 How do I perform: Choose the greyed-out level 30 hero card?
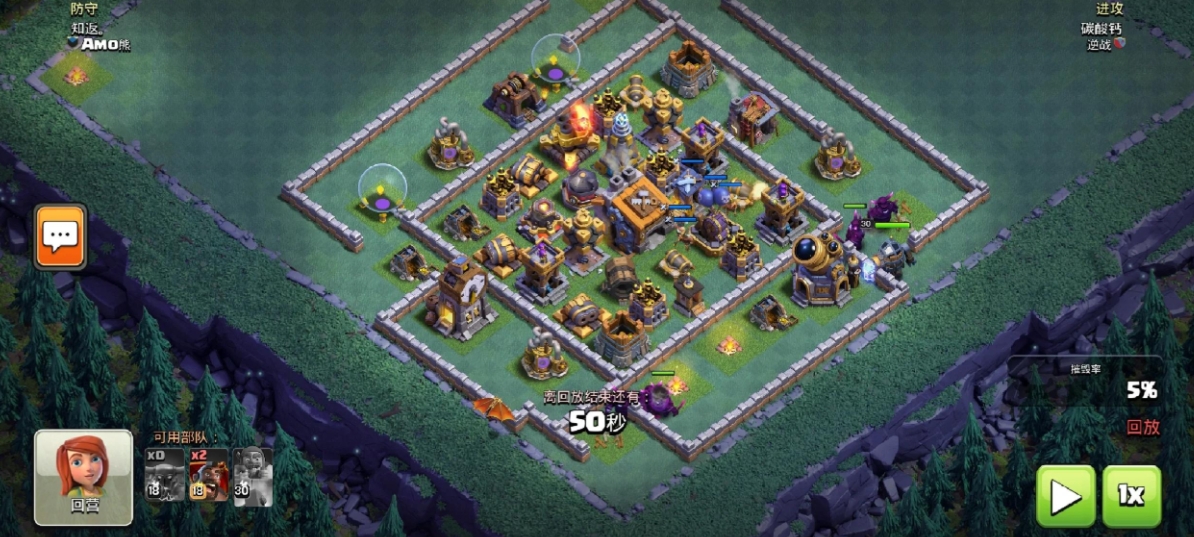[x=252, y=474]
